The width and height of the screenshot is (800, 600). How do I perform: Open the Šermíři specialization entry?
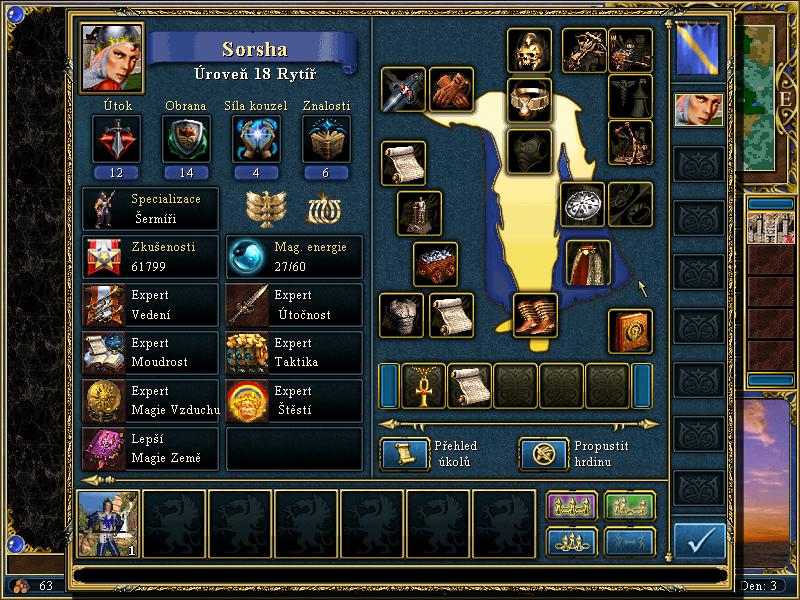[x=150, y=208]
